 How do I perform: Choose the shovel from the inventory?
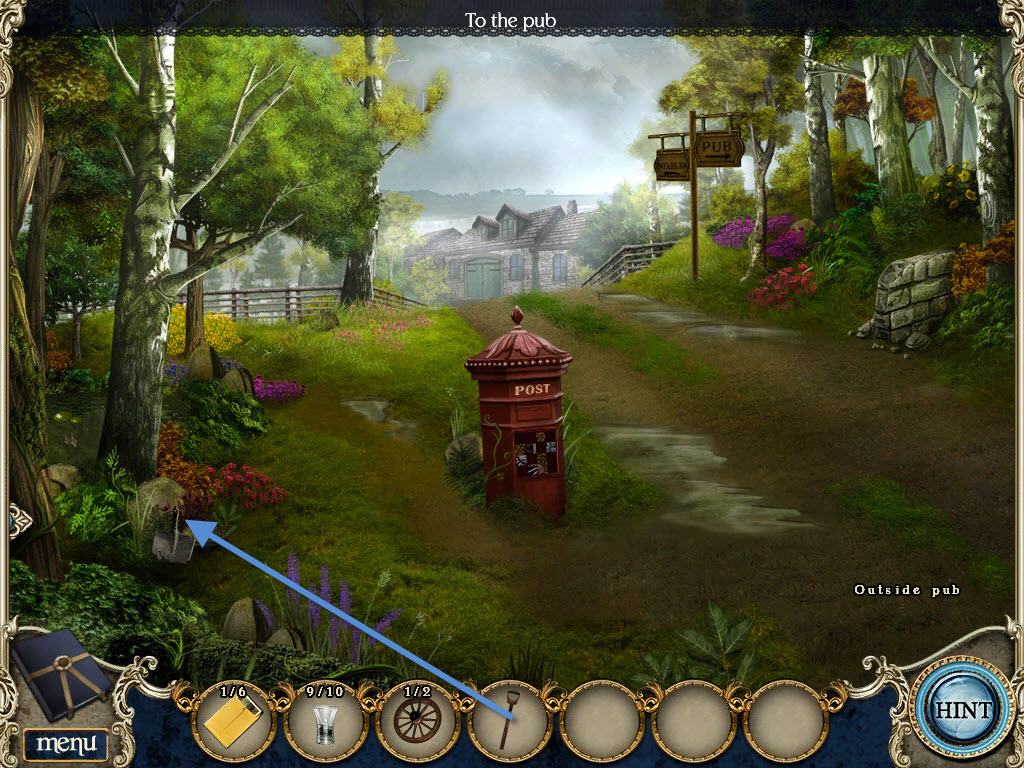(x=509, y=721)
